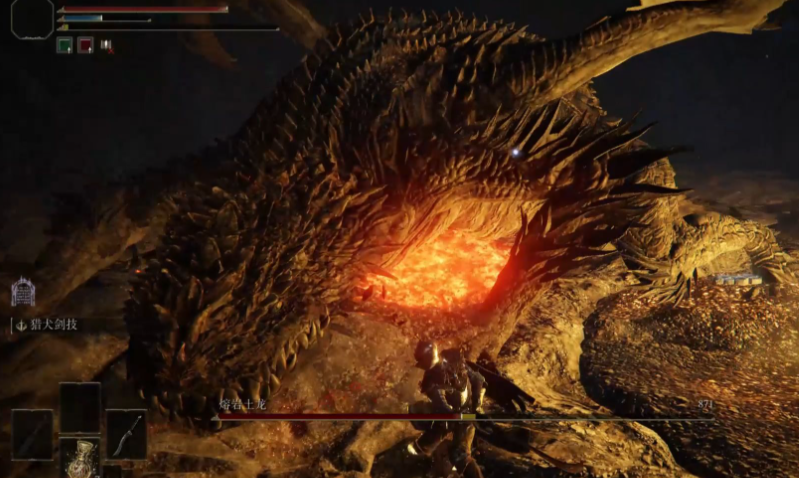Use the golden flask quick item slot
The height and width of the screenshot is (478, 799).
coord(80,459)
